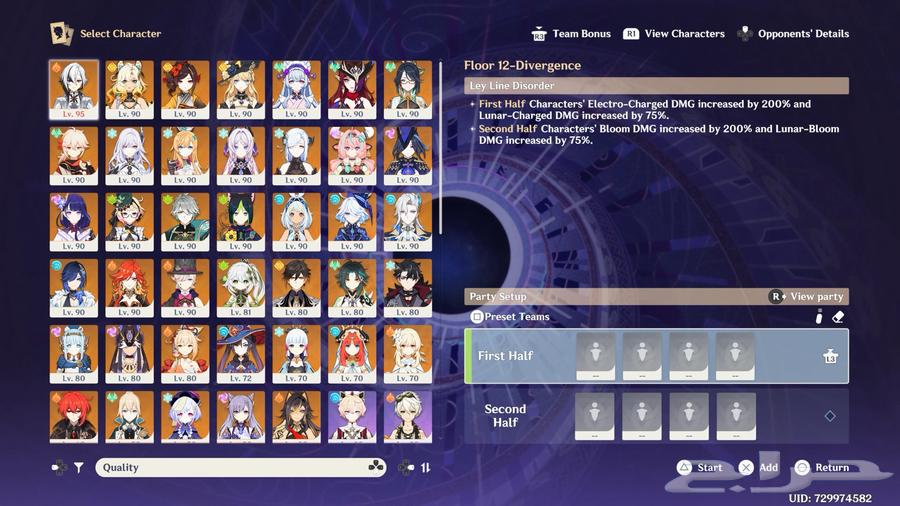Select red-haired Diluc's portrait

point(74,416)
